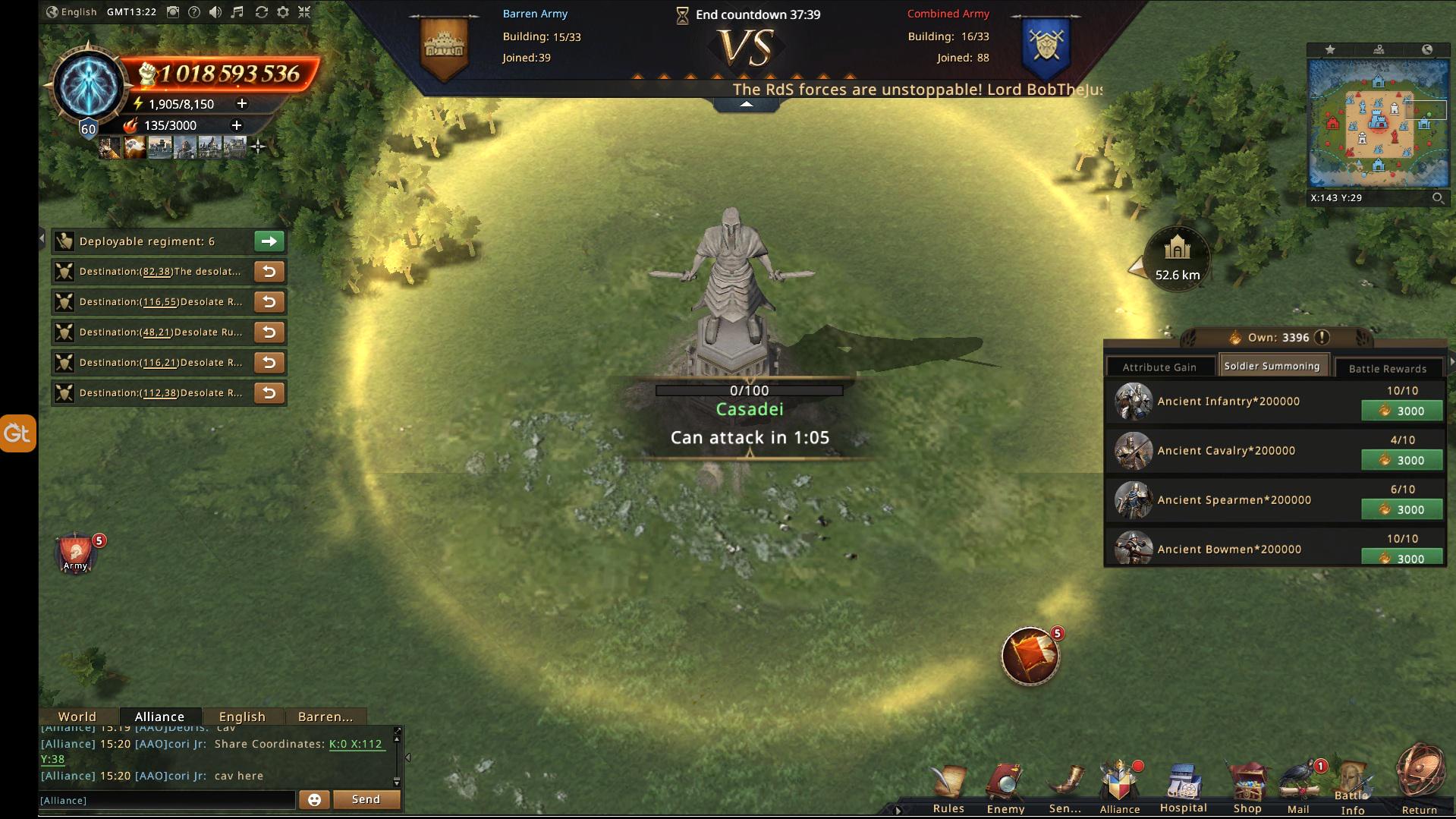Click the green deployable regiment arrow
The width and height of the screenshot is (1456, 819).
(269, 241)
